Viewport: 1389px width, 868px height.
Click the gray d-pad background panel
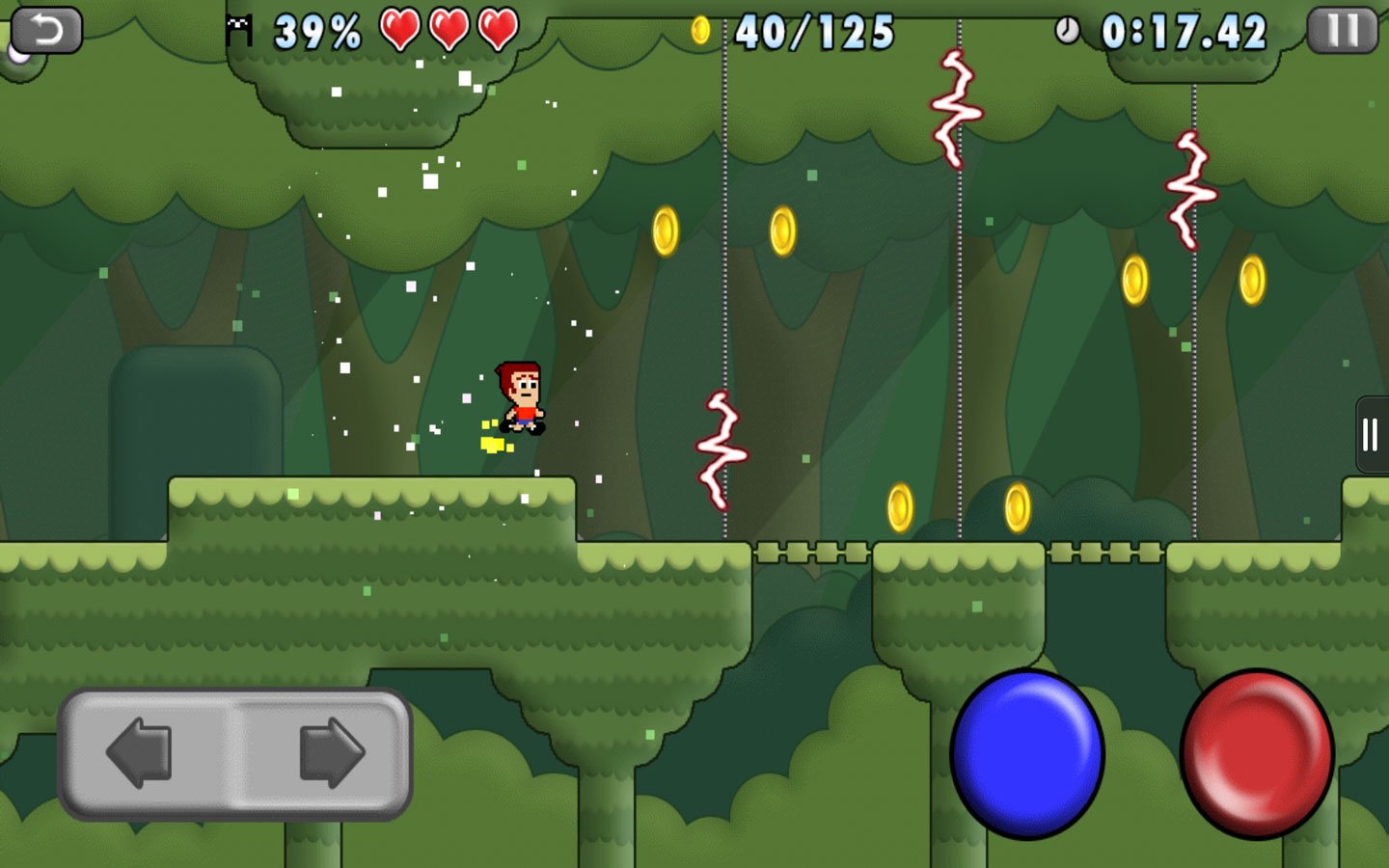[x=236, y=754]
